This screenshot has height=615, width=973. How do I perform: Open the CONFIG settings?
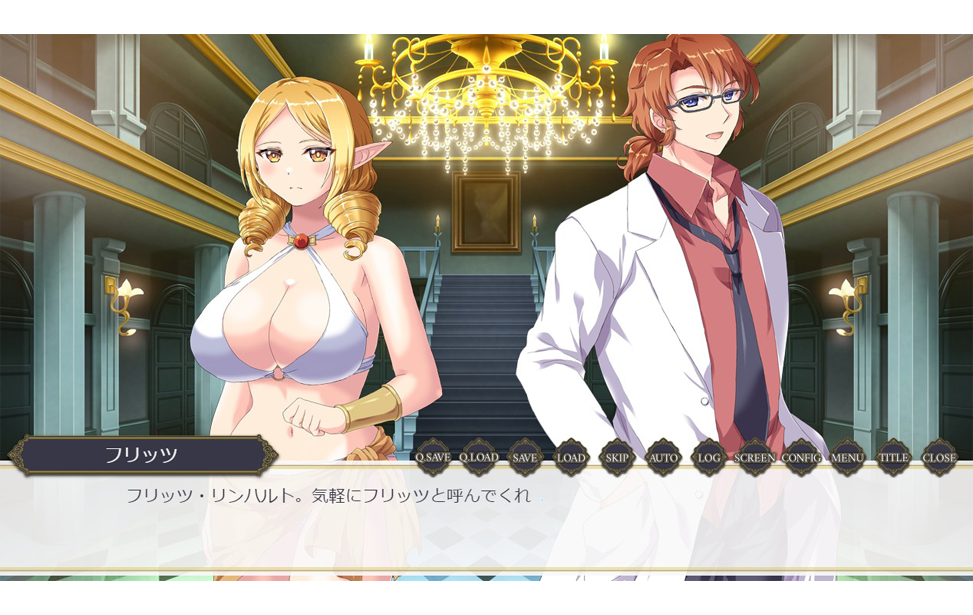click(801, 458)
